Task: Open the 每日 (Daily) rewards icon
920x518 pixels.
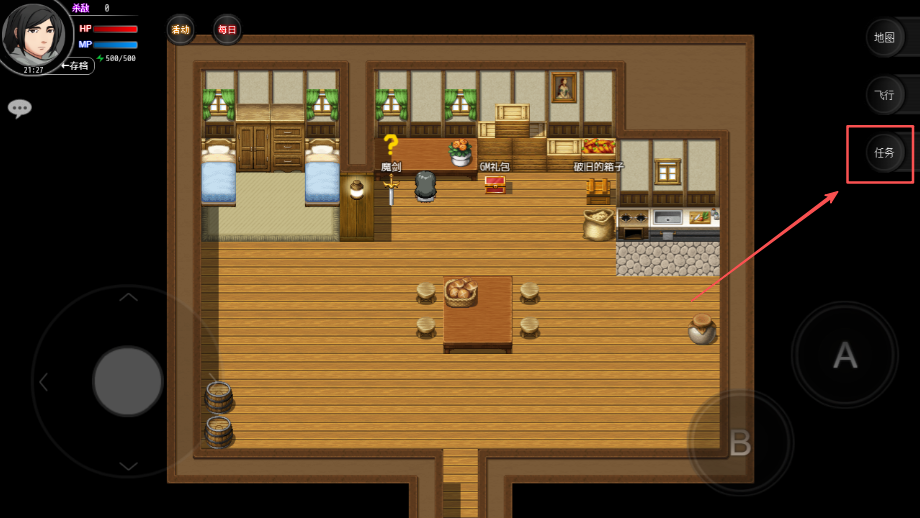Action: click(227, 29)
